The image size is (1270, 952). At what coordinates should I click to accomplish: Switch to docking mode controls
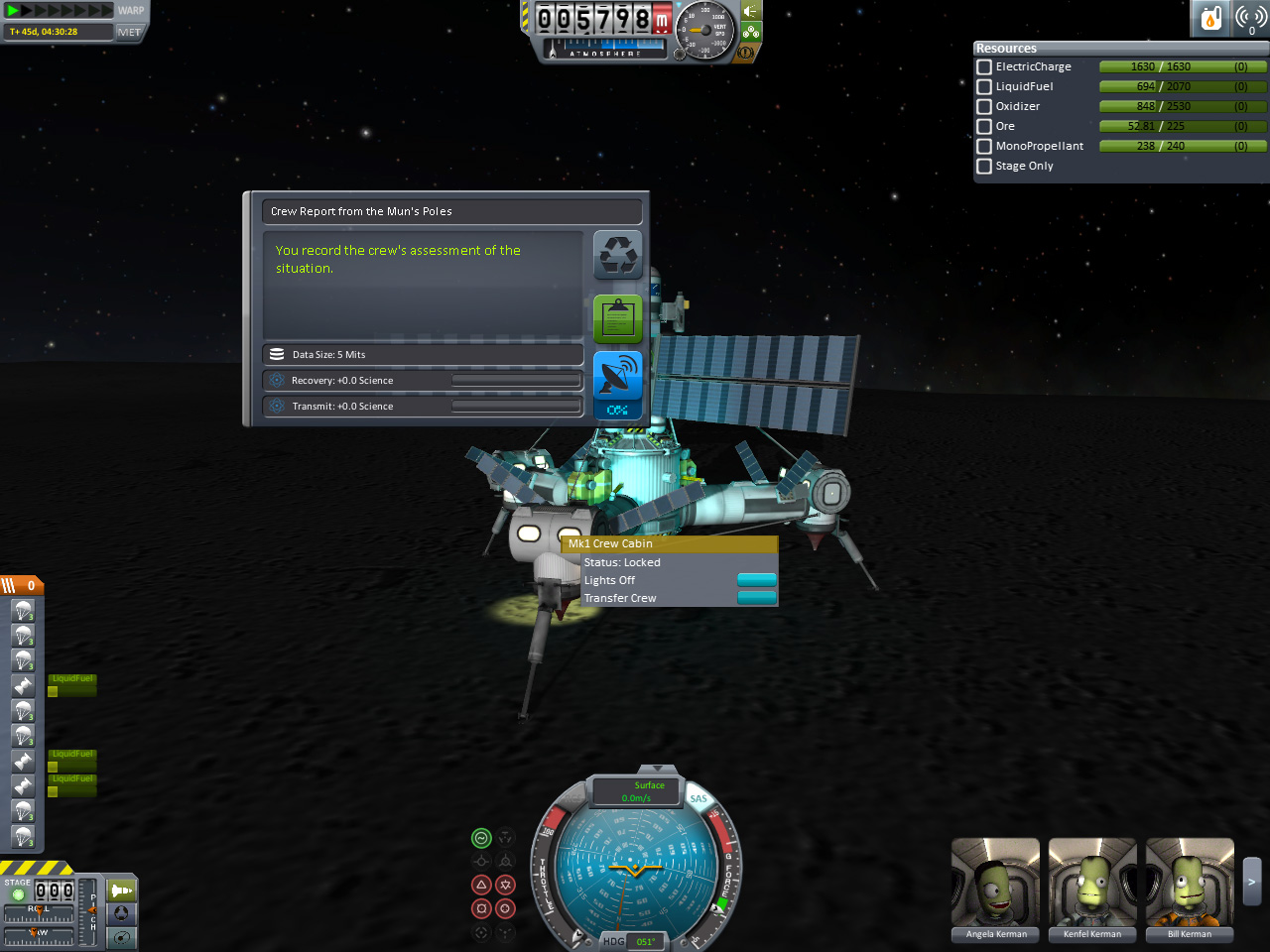pos(122,913)
